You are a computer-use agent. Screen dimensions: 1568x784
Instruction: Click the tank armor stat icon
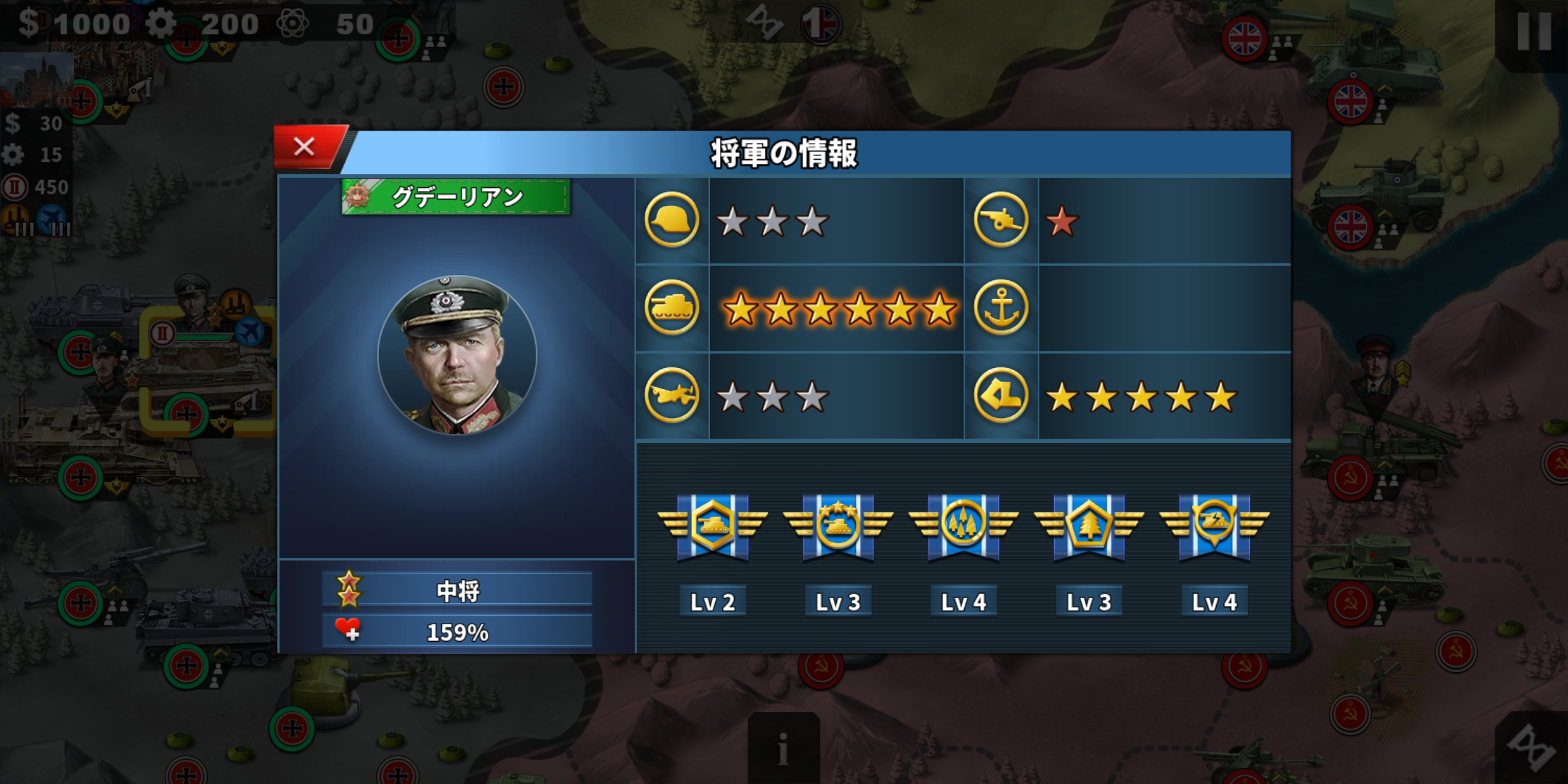pos(671,308)
